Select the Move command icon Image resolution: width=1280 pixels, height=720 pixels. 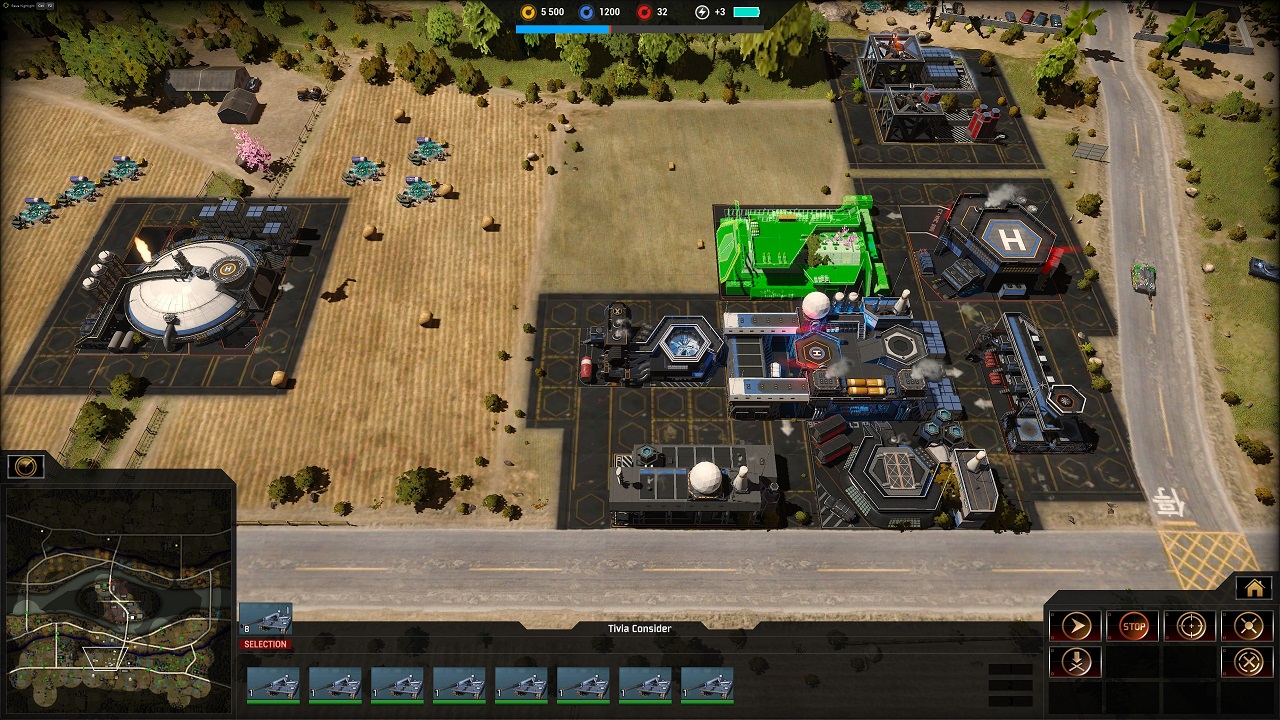pyautogui.click(x=1076, y=626)
